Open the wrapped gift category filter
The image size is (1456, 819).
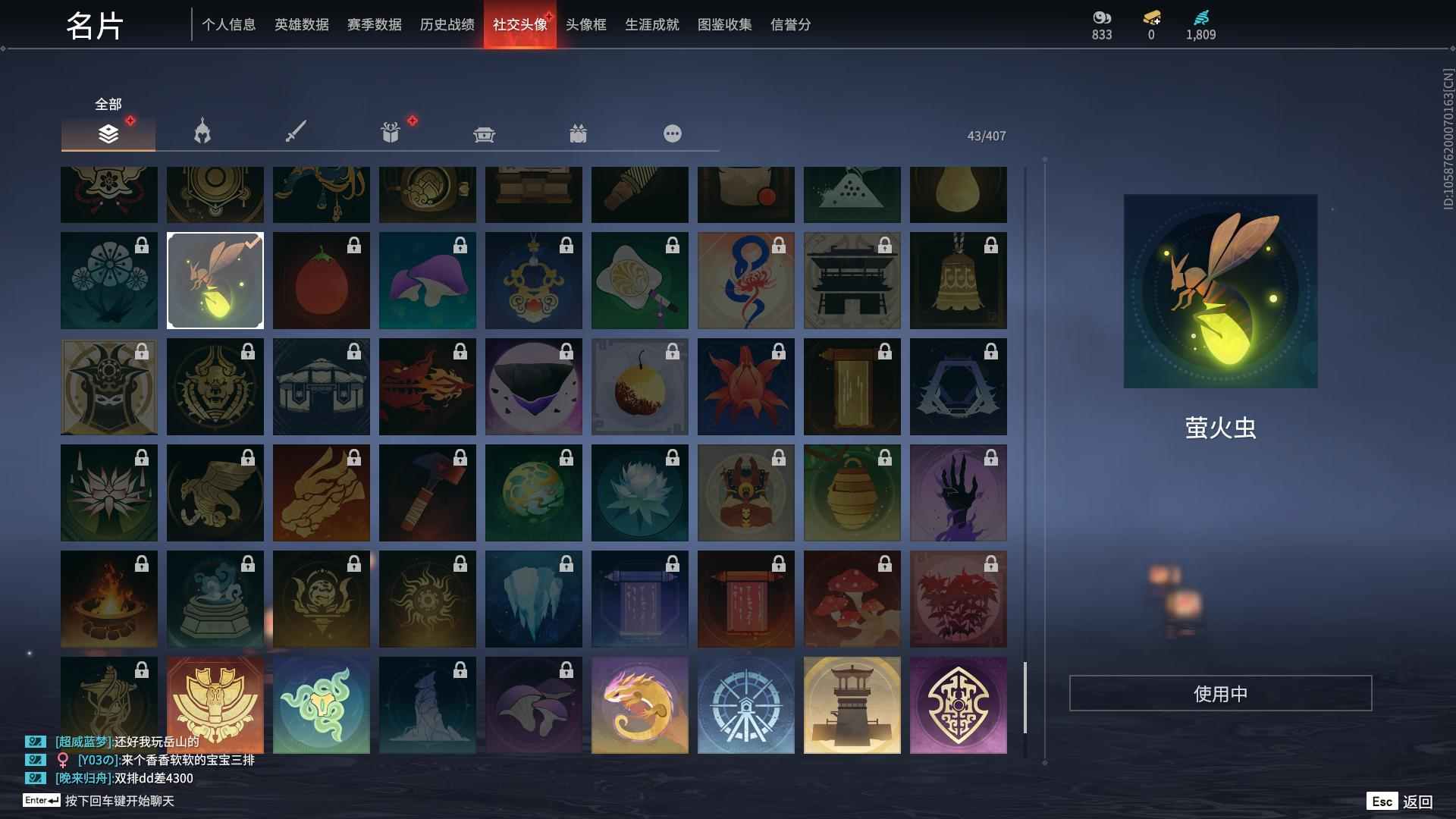pyautogui.click(x=579, y=134)
